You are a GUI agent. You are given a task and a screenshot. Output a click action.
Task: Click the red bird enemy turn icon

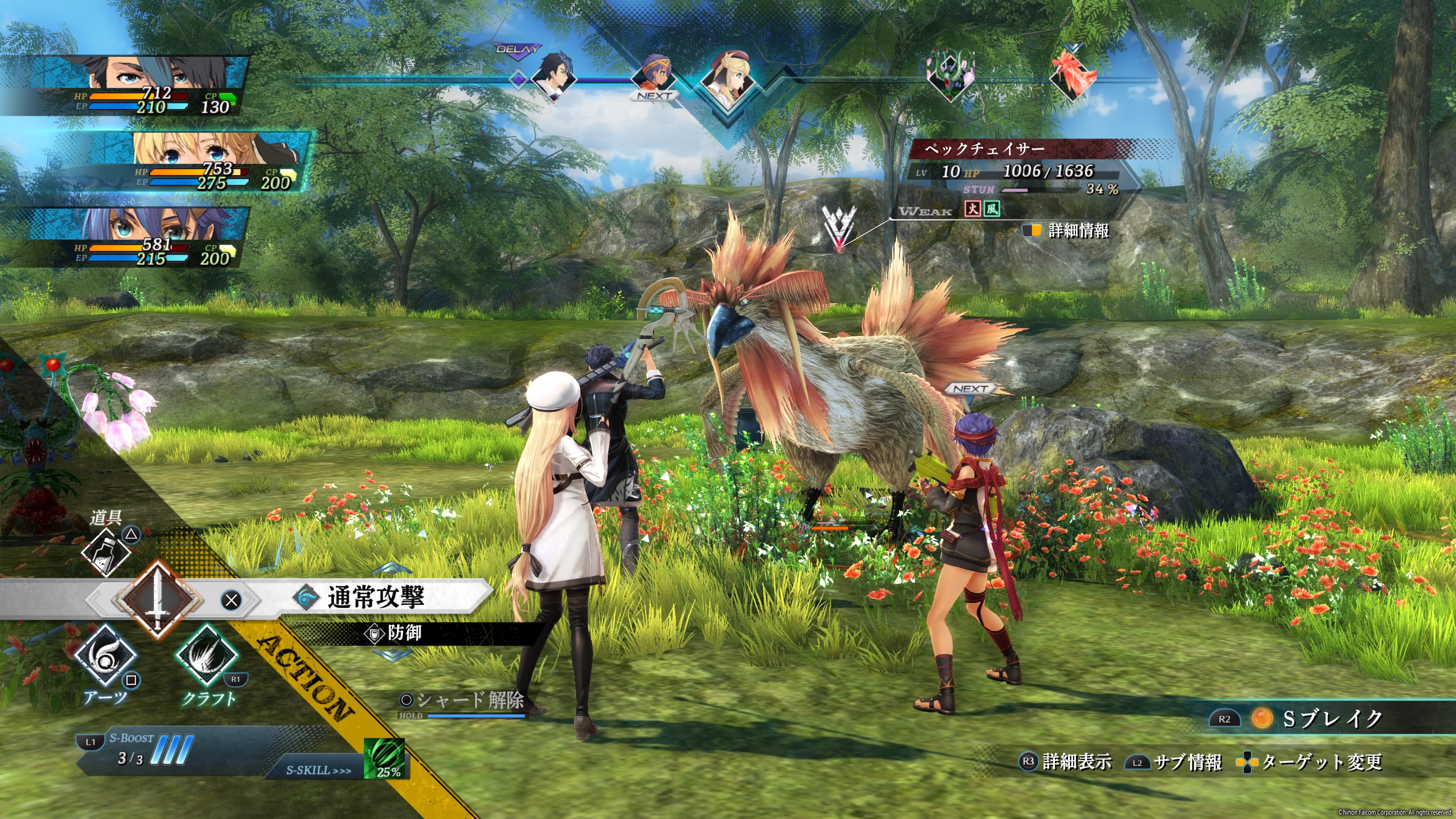[x=1072, y=76]
